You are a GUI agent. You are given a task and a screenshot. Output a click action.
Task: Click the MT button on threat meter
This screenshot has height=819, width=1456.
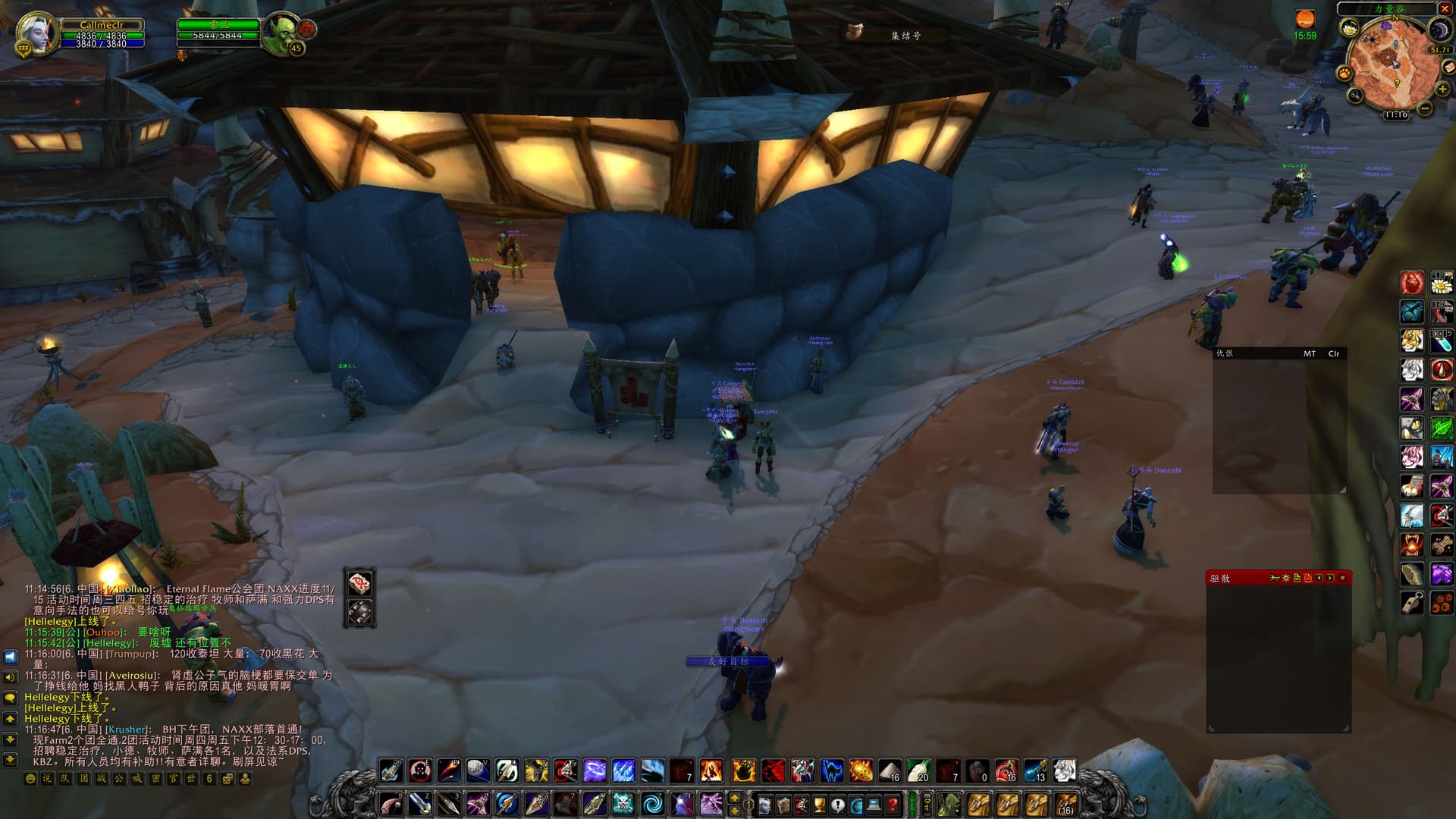click(1310, 353)
